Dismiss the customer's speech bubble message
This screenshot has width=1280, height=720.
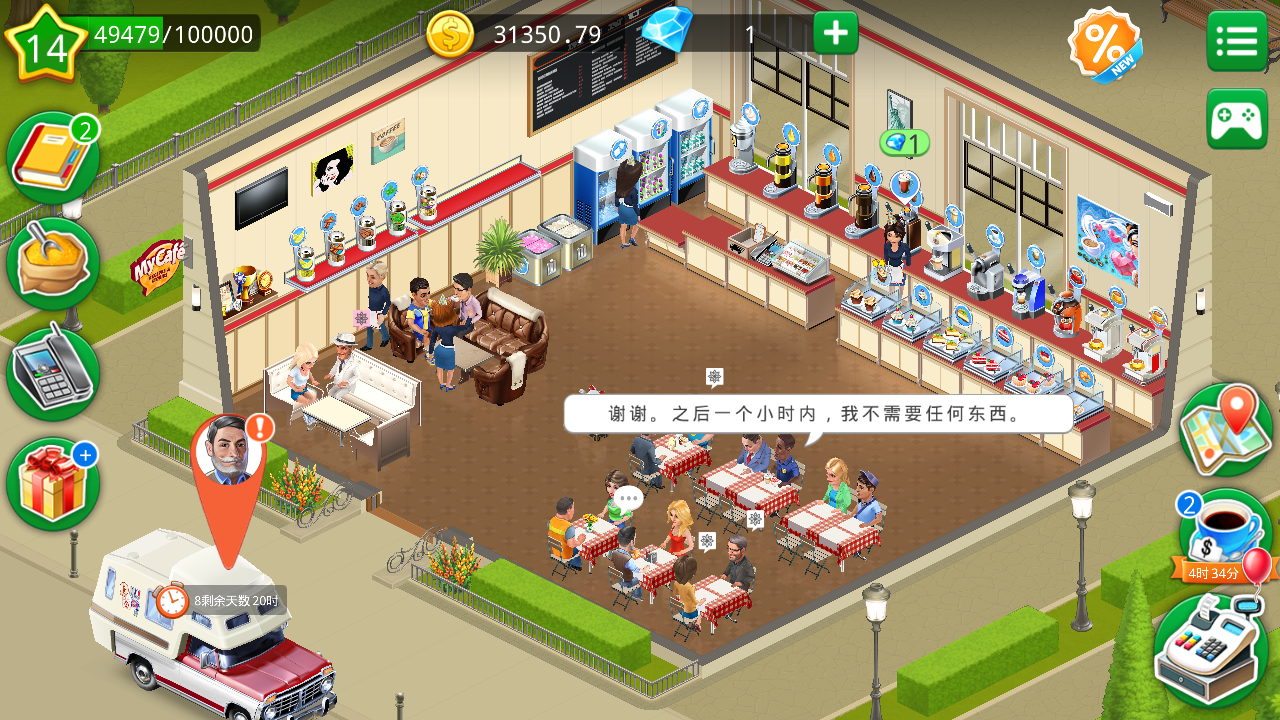820,414
